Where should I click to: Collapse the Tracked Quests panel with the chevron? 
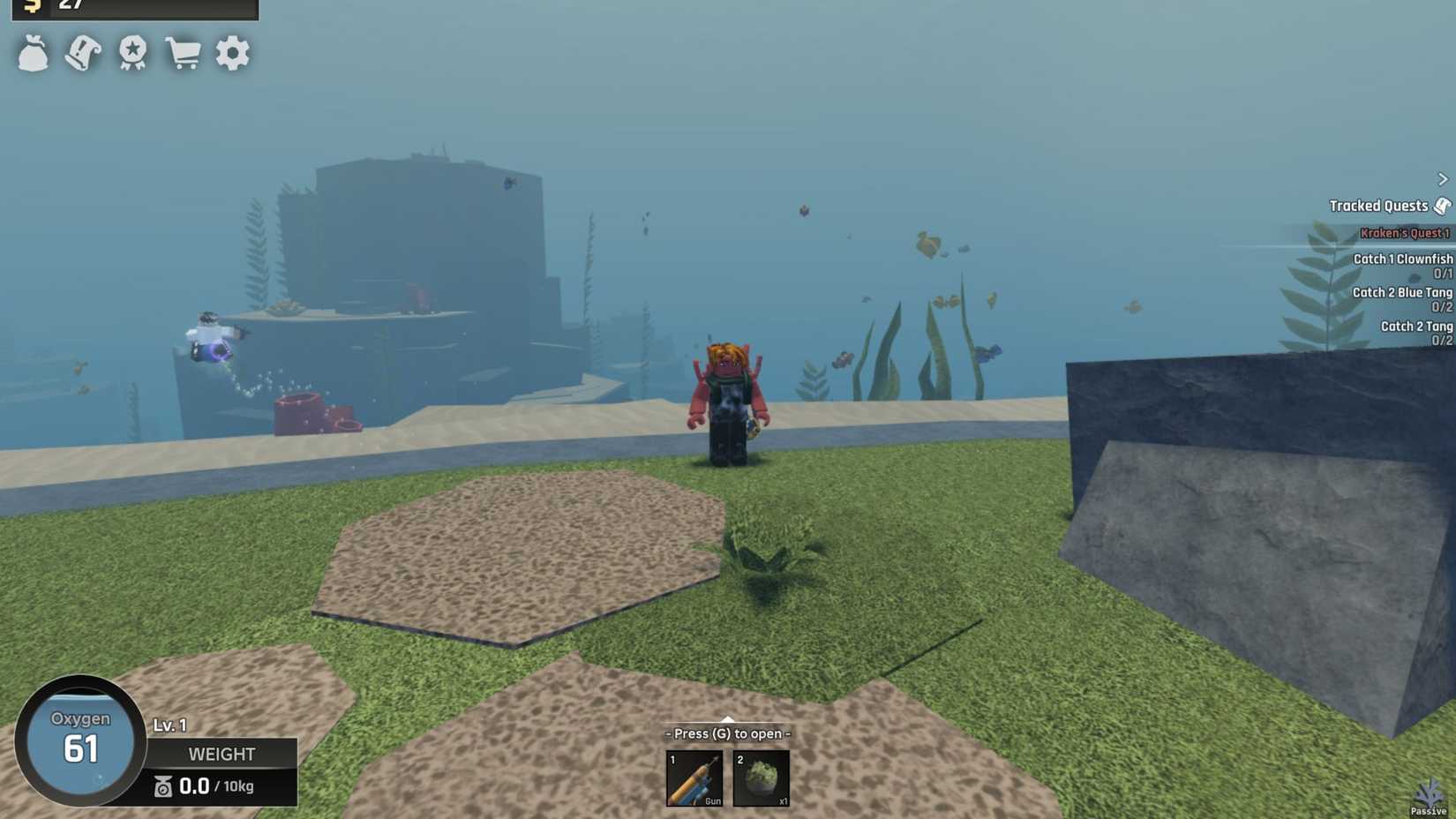coord(1442,178)
